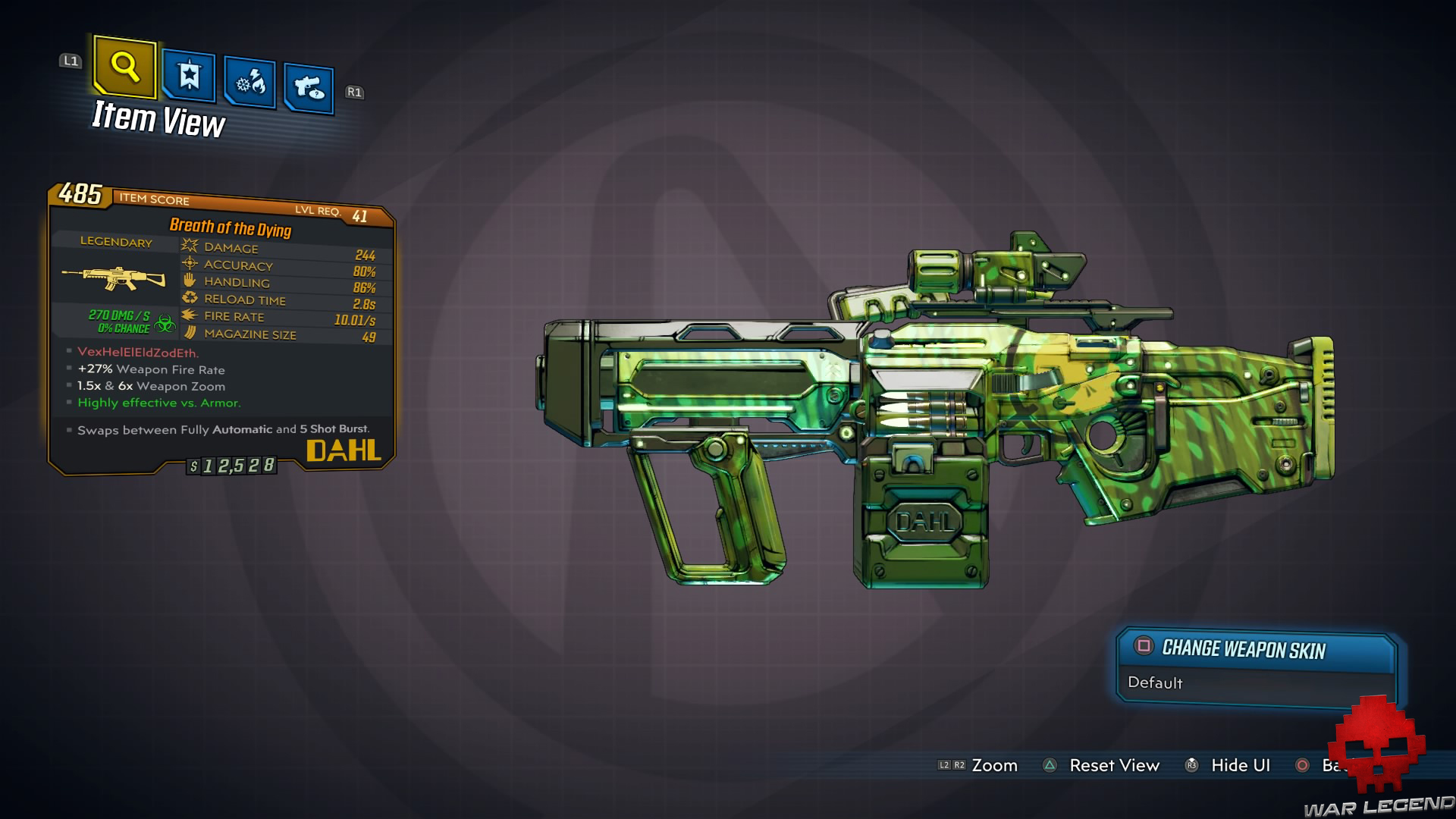Screen dimensions: 1456x819
Task: Select the Item View magnifier icon
Action: tap(124, 69)
